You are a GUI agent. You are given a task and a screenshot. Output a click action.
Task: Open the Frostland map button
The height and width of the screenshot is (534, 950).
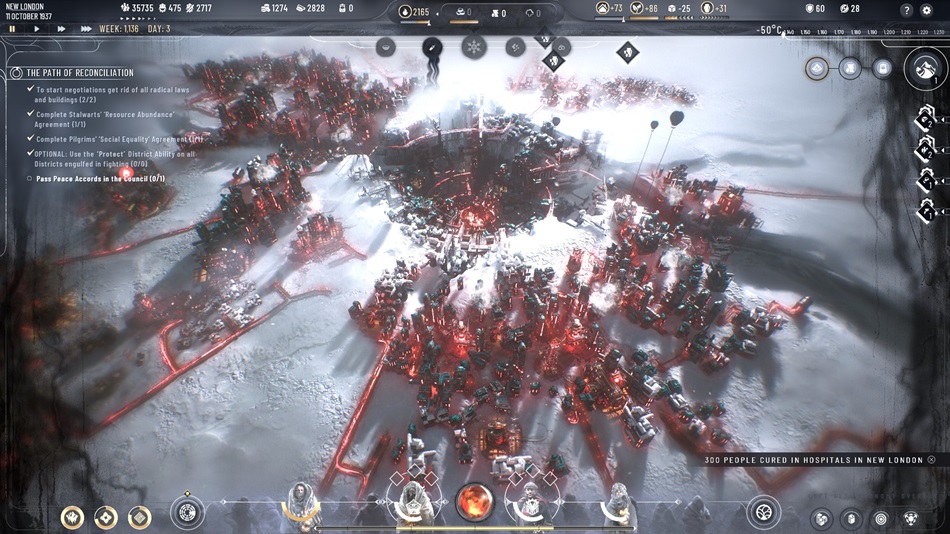[926, 70]
